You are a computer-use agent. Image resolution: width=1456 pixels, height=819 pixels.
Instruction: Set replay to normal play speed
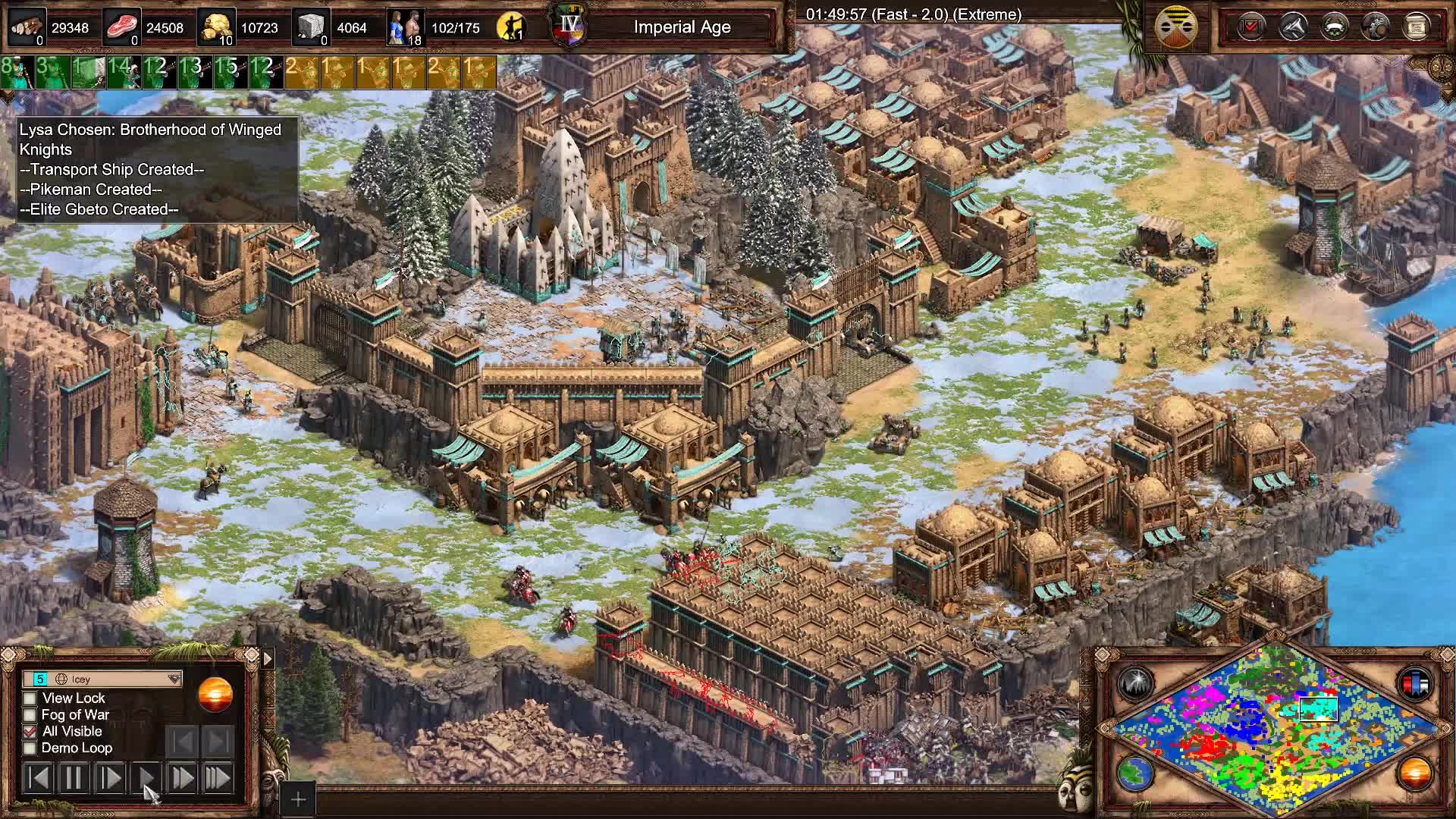pos(146,778)
